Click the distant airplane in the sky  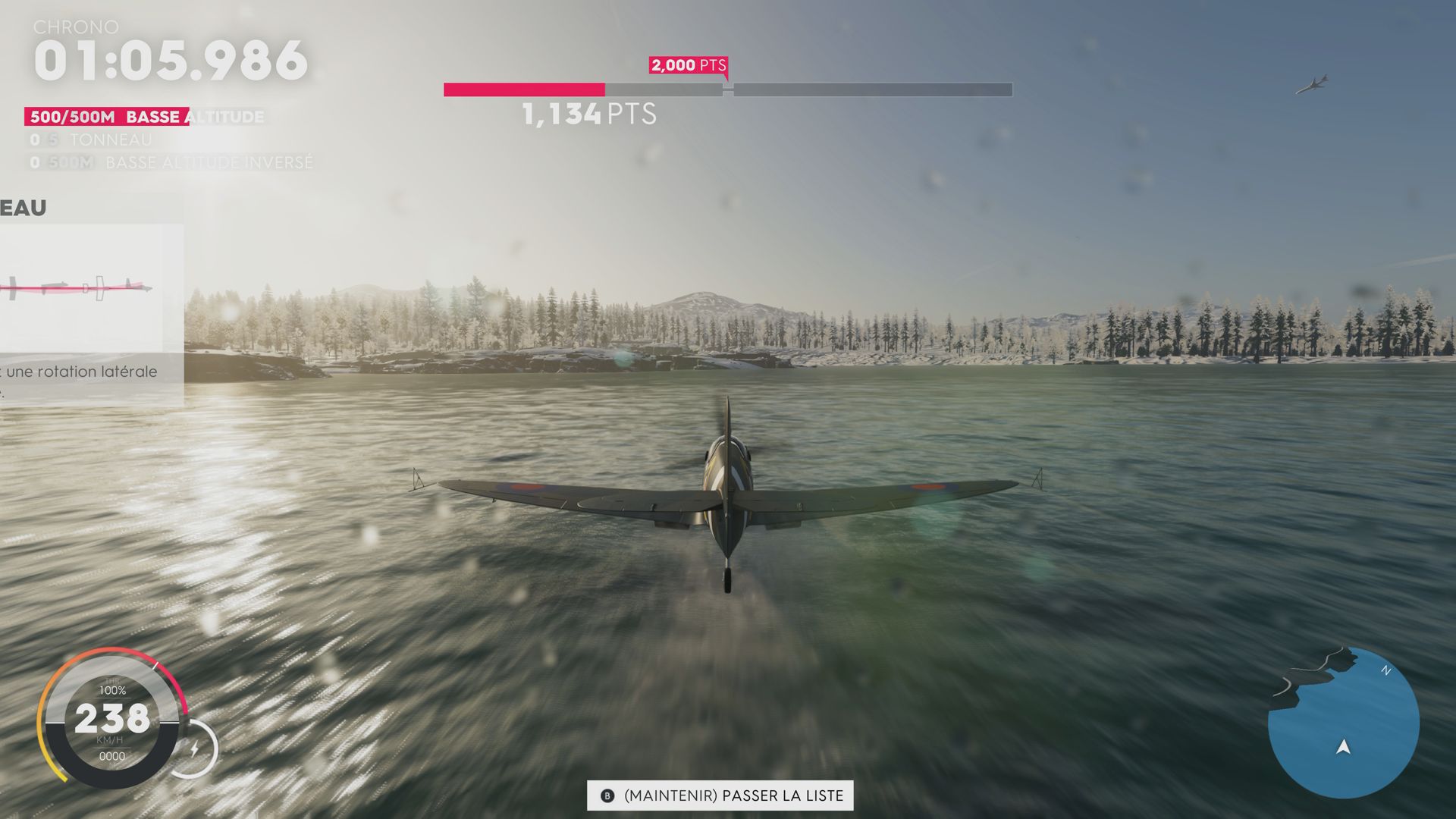click(1313, 82)
